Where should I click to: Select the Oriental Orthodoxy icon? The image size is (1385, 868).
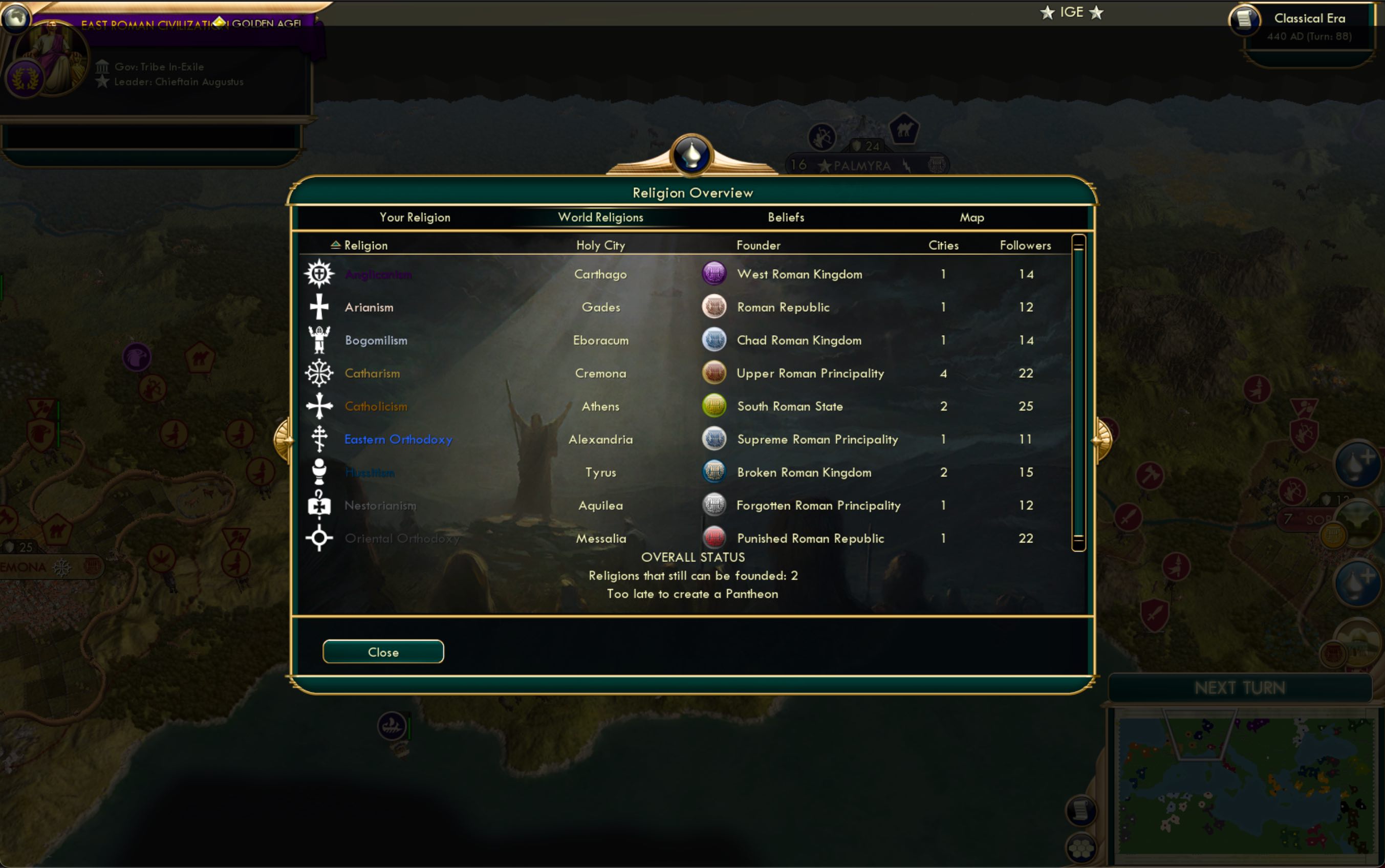point(318,537)
